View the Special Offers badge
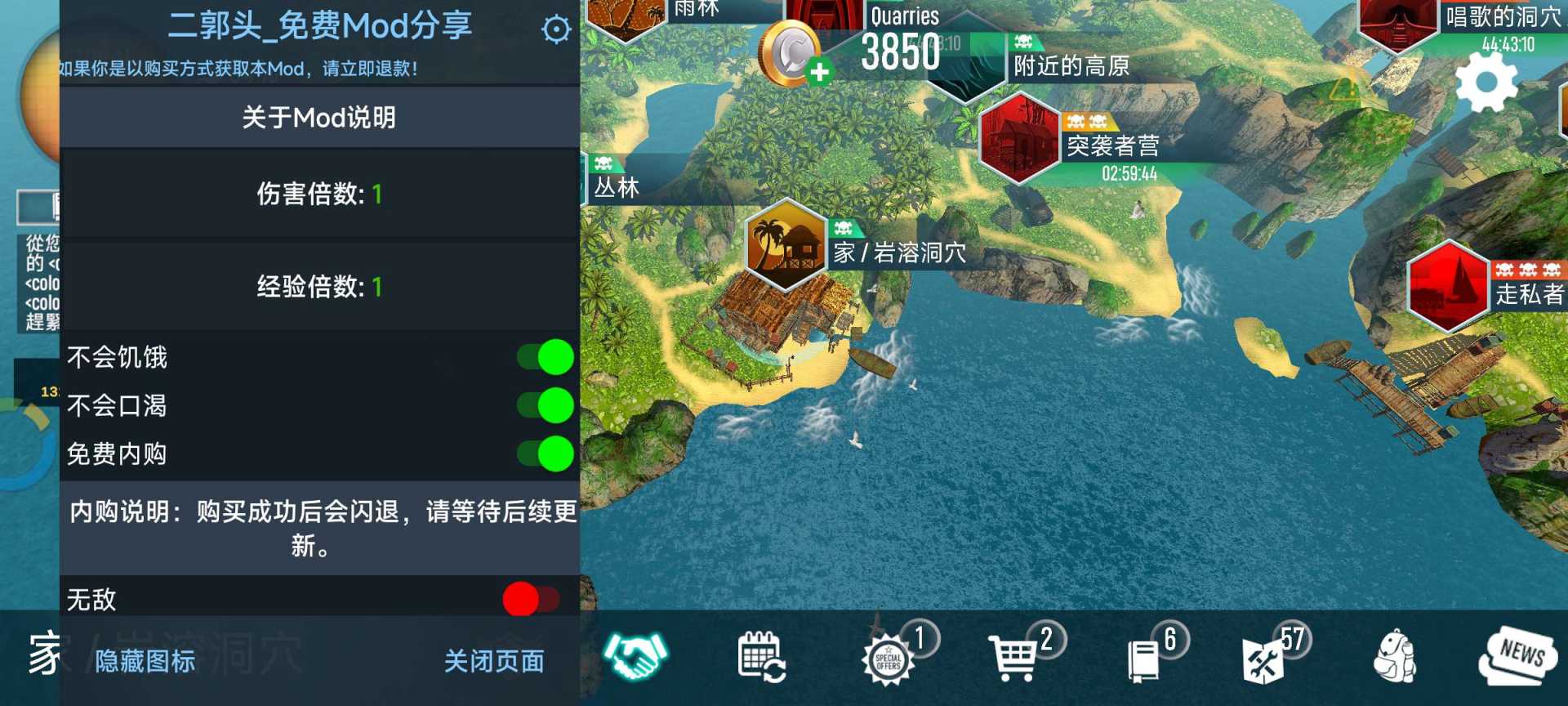The height and width of the screenshot is (706, 1568). tap(890, 662)
